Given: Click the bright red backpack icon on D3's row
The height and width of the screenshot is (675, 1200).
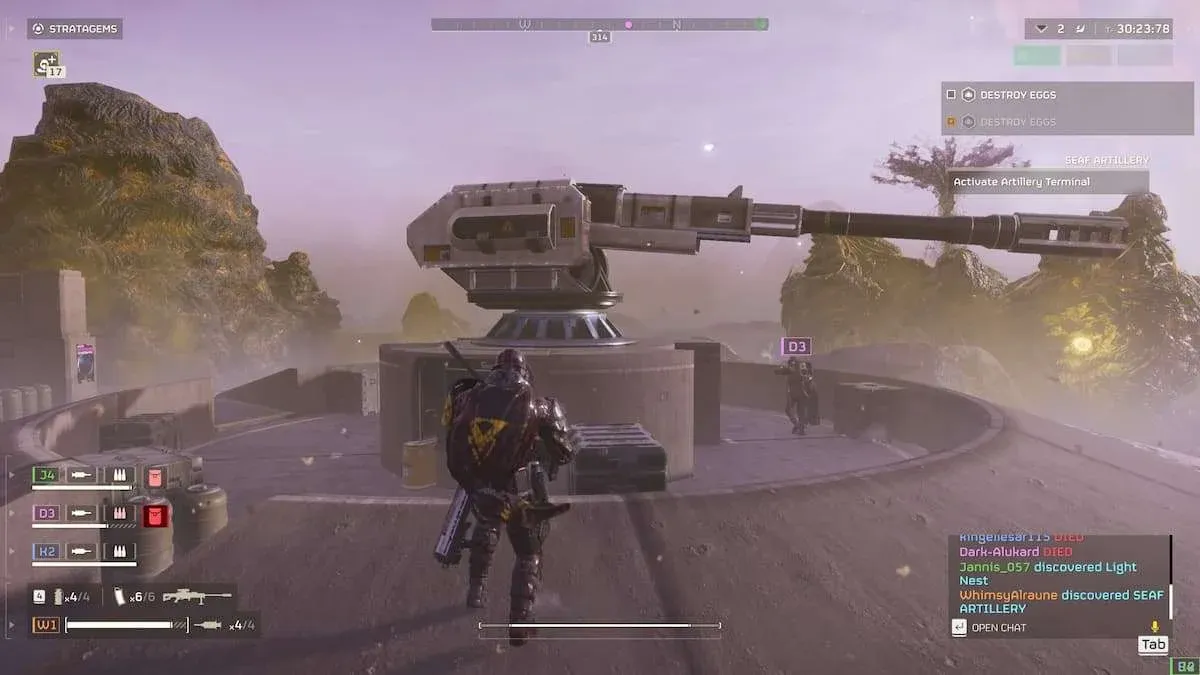Looking at the screenshot, I should coord(155,515).
